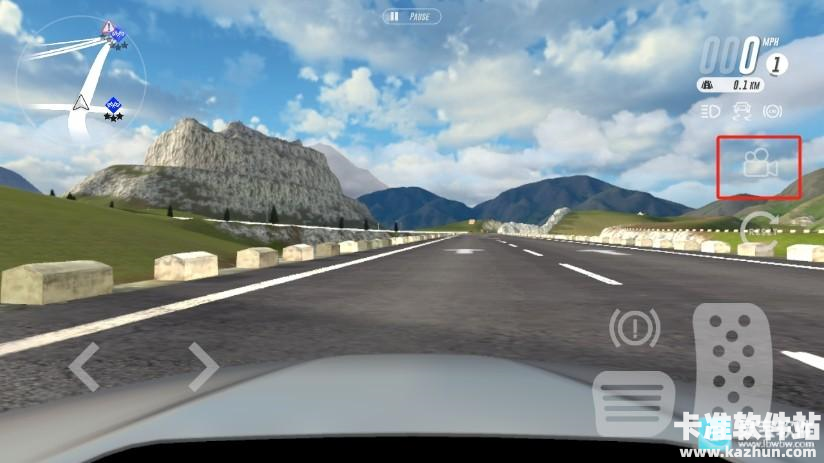This screenshot has height=463, width=824.
Task: Step on the gas pedal
Action: (734, 370)
